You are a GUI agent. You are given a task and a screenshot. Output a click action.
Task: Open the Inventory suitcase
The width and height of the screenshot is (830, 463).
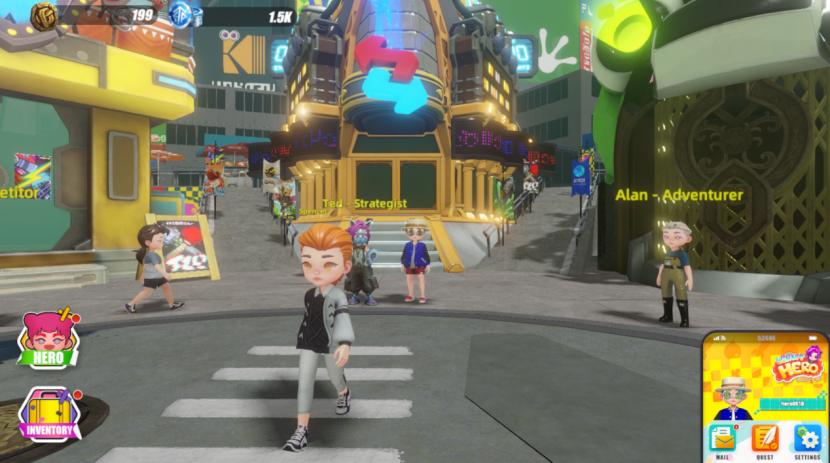pos(50,414)
